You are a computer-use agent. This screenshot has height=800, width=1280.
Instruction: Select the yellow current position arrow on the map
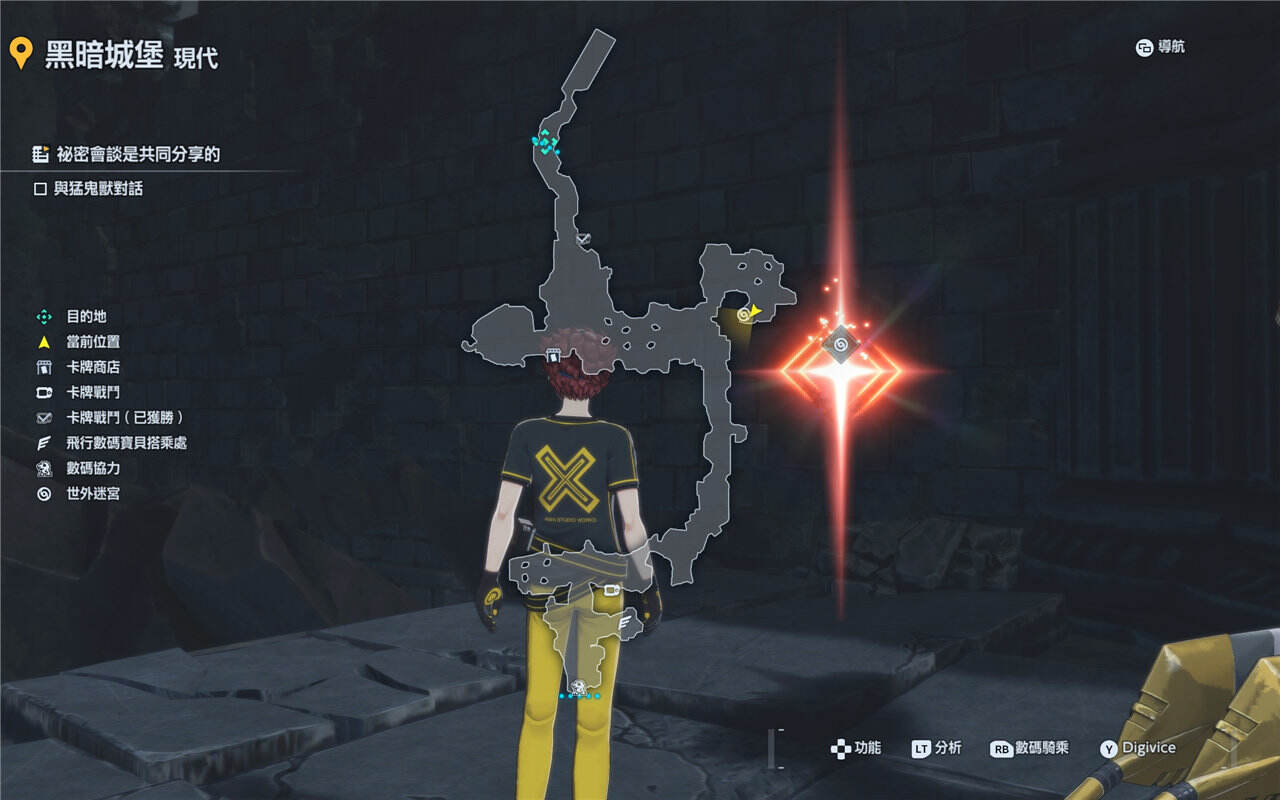(x=756, y=311)
